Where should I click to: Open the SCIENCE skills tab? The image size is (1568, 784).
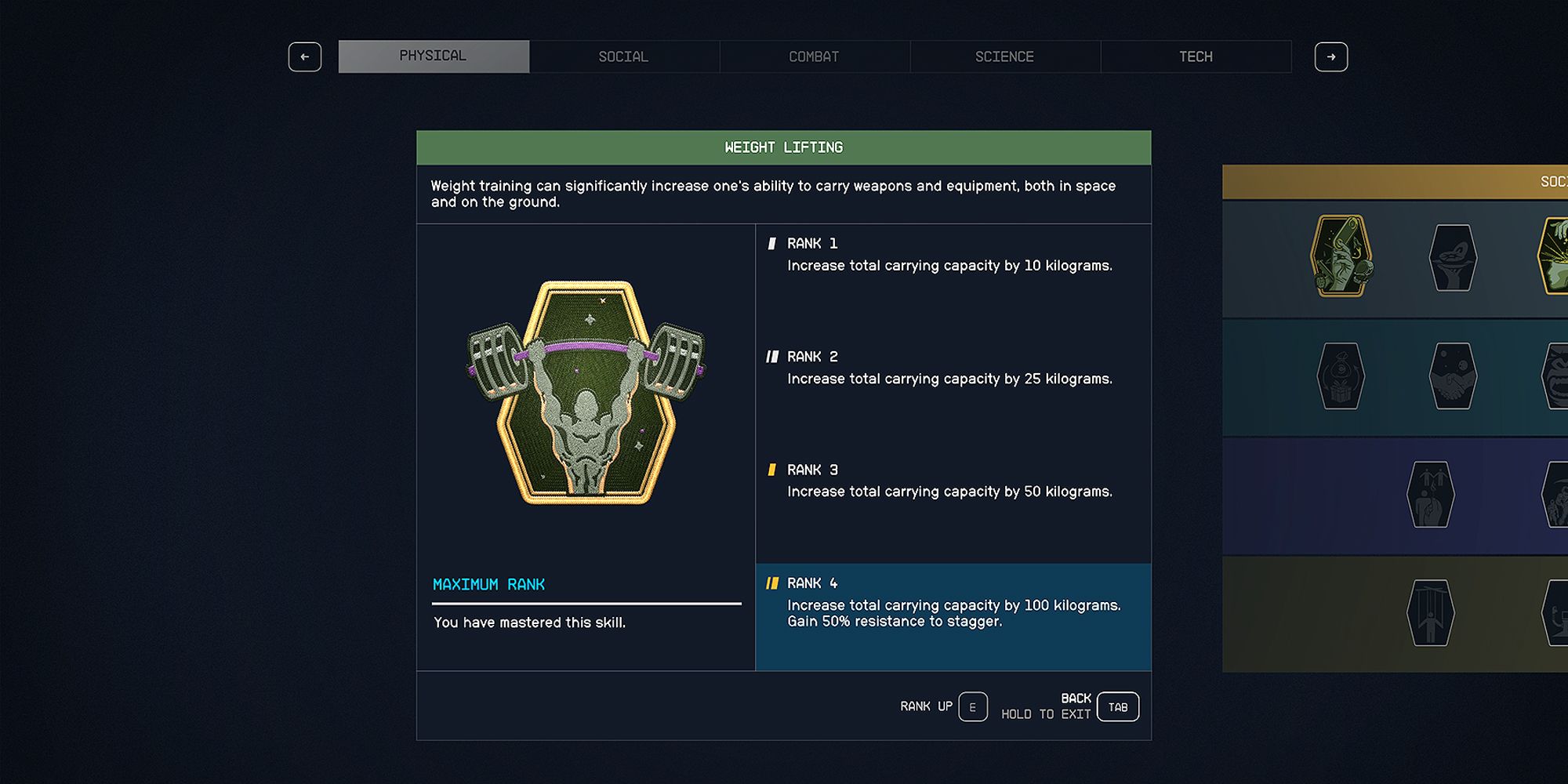pyautogui.click(x=1004, y=56)
